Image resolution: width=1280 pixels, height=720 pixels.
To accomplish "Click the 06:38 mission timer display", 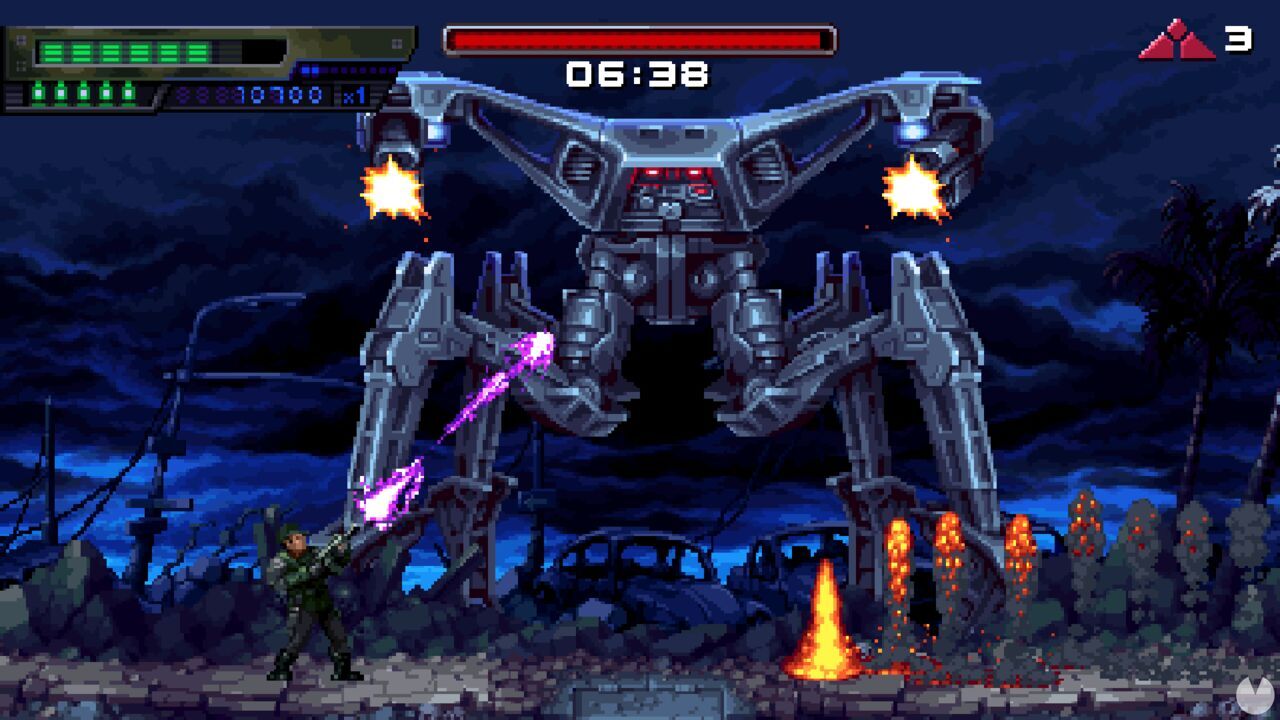I will tap(637, 72).
